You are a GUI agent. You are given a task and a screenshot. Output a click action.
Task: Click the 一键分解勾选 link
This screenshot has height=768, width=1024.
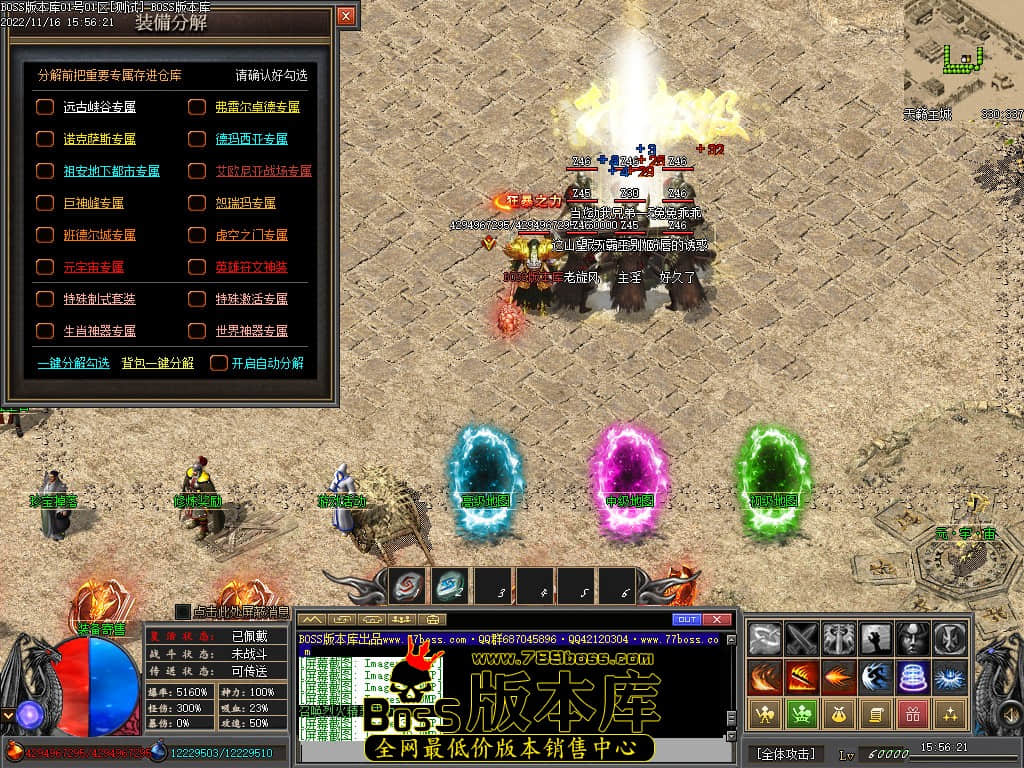coord(73,363)
